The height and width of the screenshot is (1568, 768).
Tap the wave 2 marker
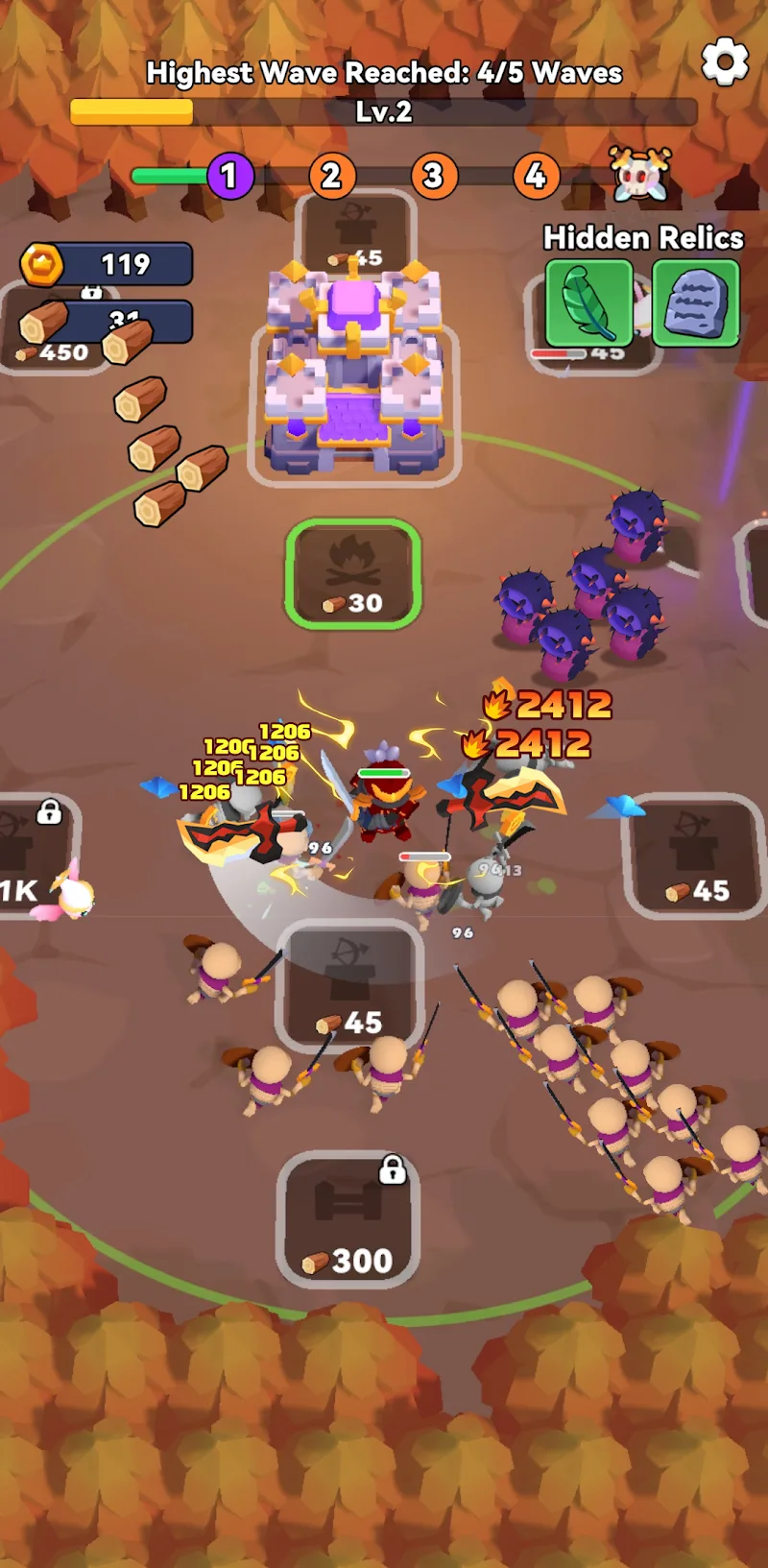[331, 177]
